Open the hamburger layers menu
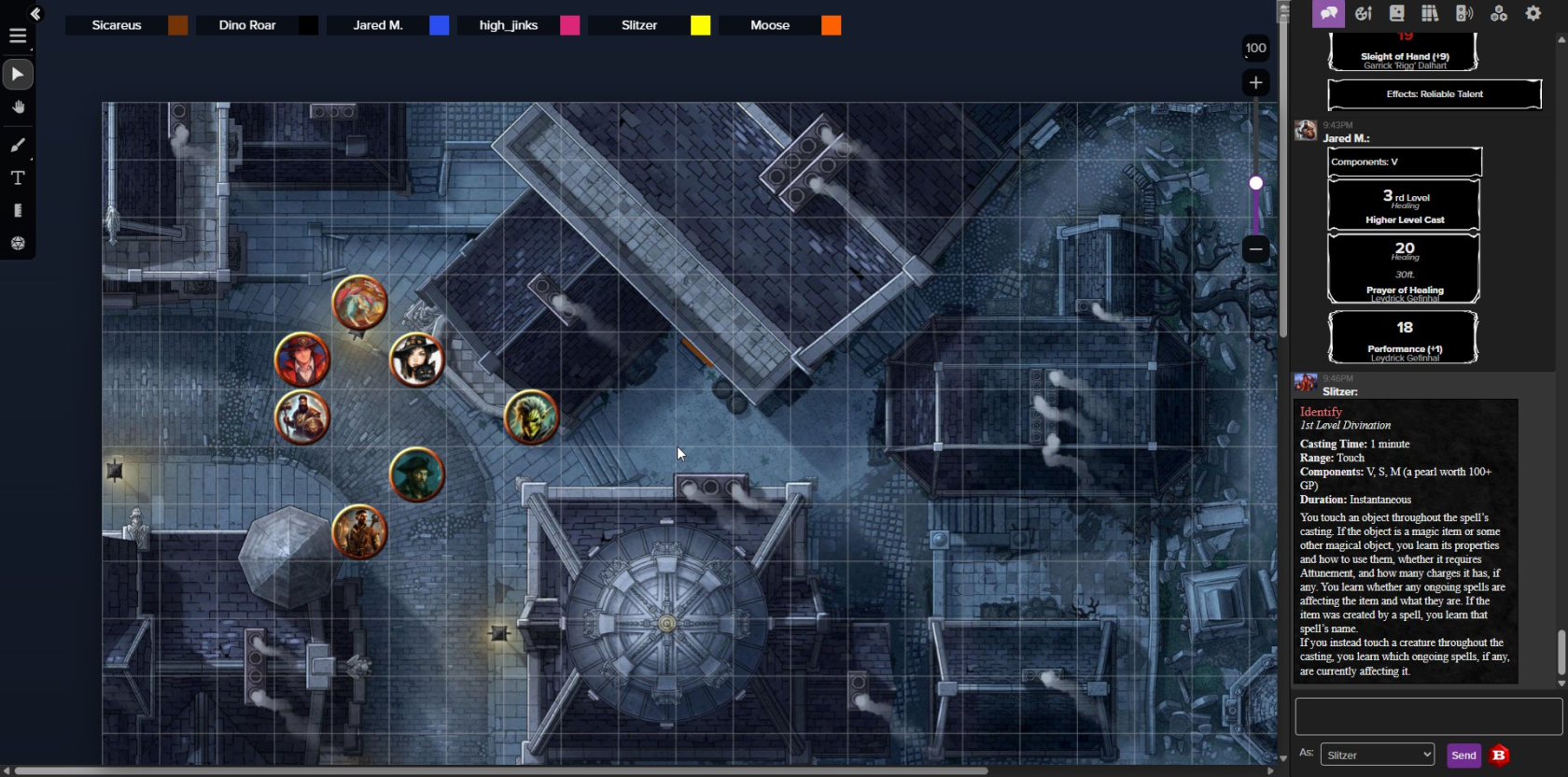 point(18,36)
